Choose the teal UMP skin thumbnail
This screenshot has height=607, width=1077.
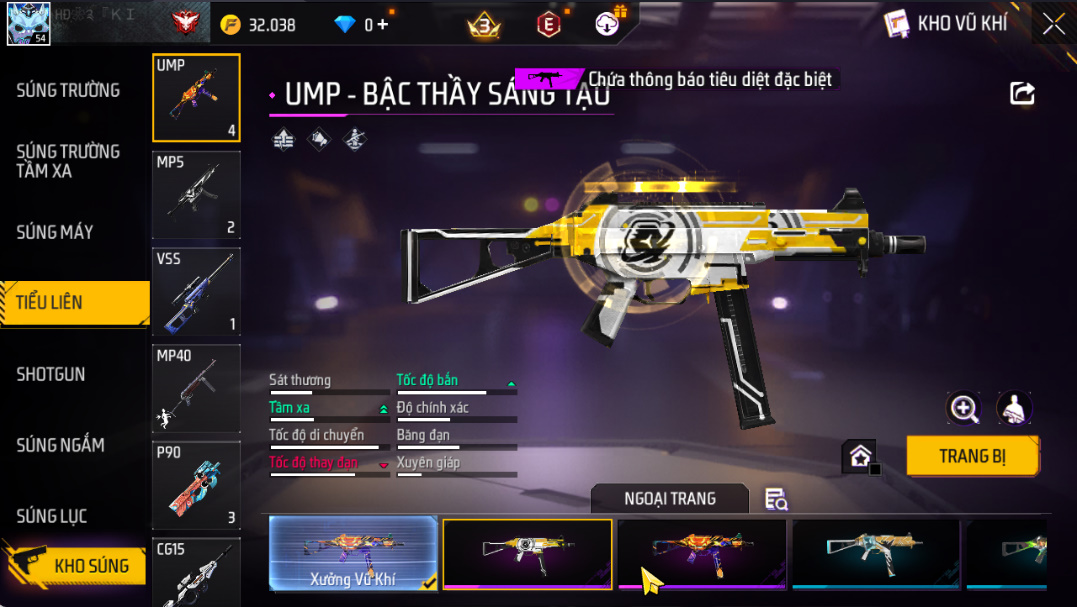point(875,553)
